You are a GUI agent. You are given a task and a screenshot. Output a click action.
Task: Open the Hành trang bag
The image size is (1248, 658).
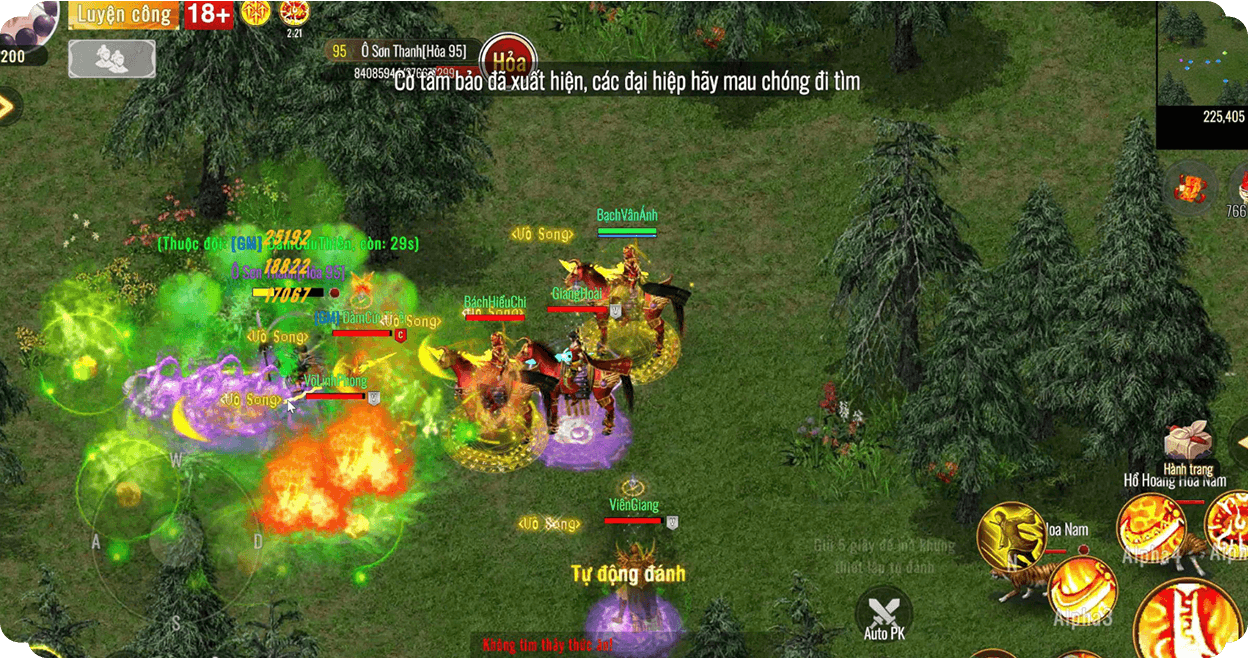1188,446
